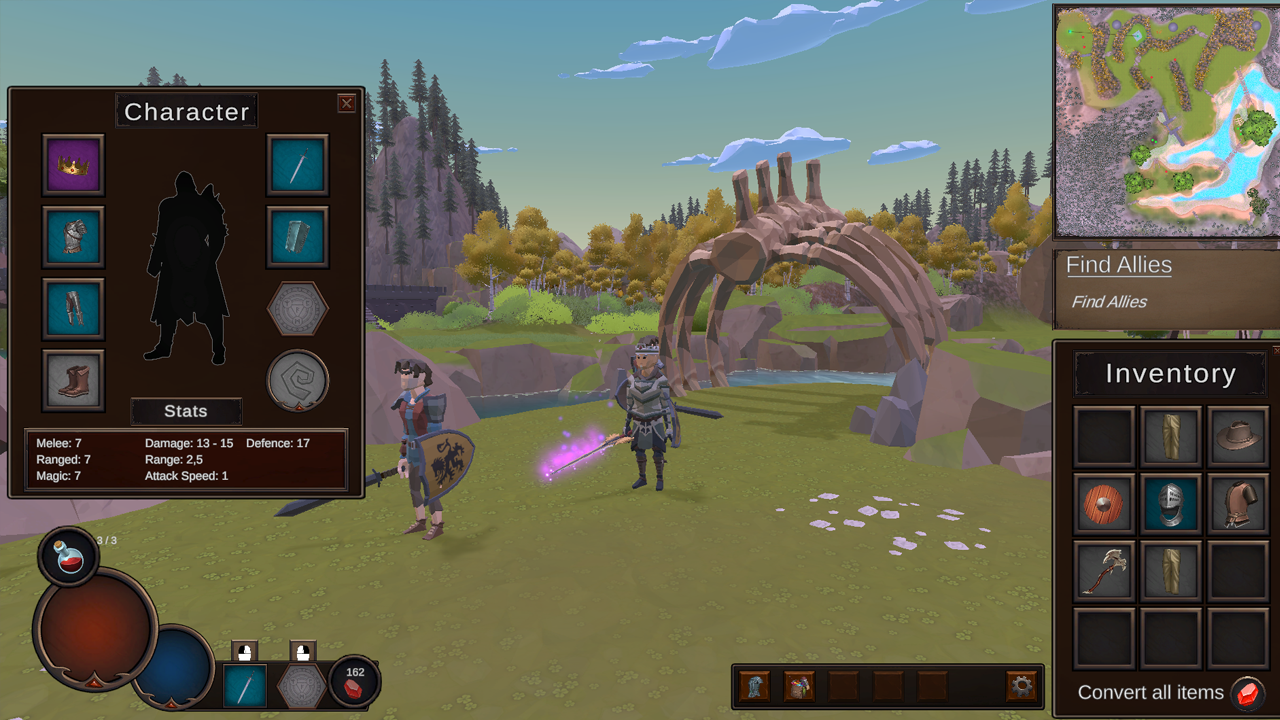Screen dimensions: 1280x720
Task: Pick the leather hat in inventory
Action: [1238, 436]
